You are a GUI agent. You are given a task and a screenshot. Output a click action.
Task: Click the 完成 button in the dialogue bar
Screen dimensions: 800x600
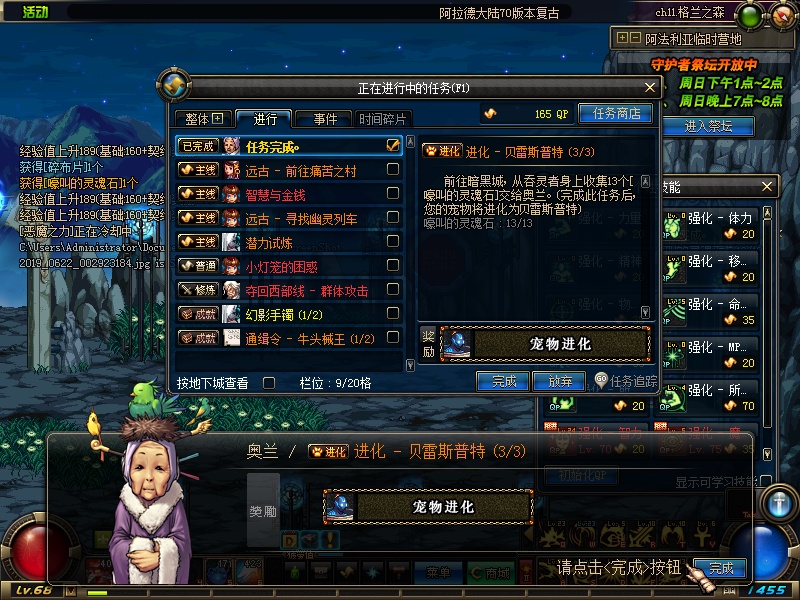pyautogui.click(x=721, y=568)
